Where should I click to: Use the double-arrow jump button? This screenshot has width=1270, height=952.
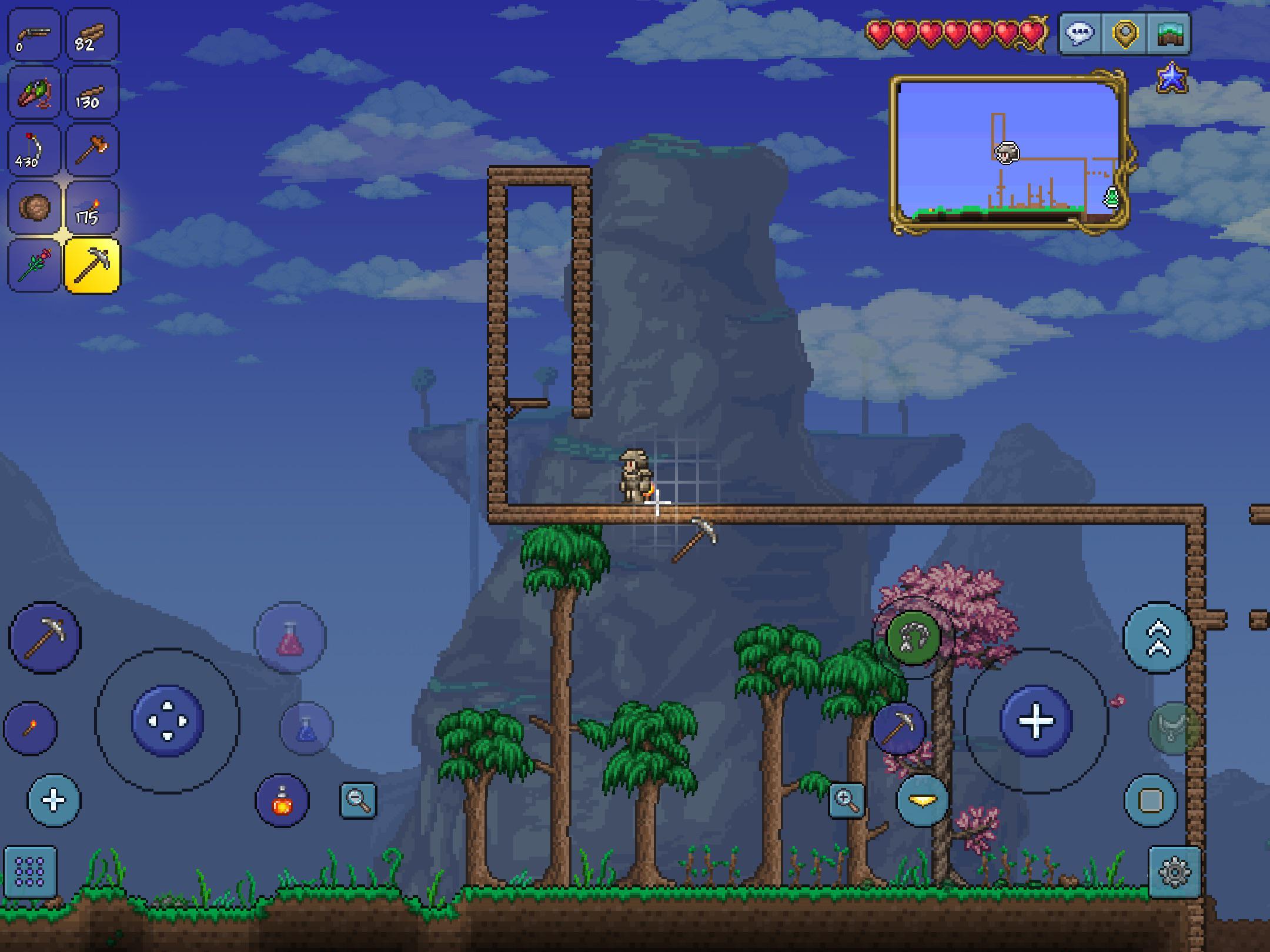pos(1158,638)
